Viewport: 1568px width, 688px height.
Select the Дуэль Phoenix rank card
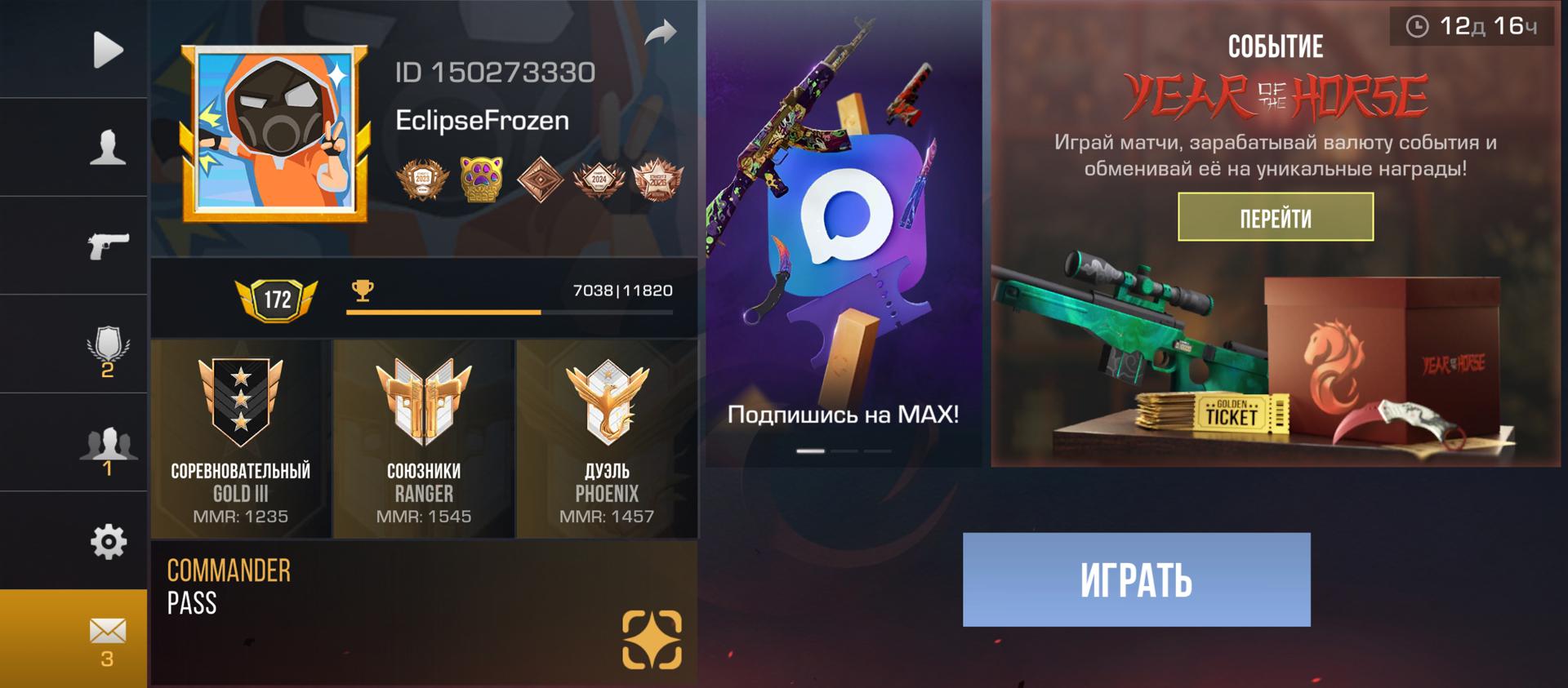[607, 439]
